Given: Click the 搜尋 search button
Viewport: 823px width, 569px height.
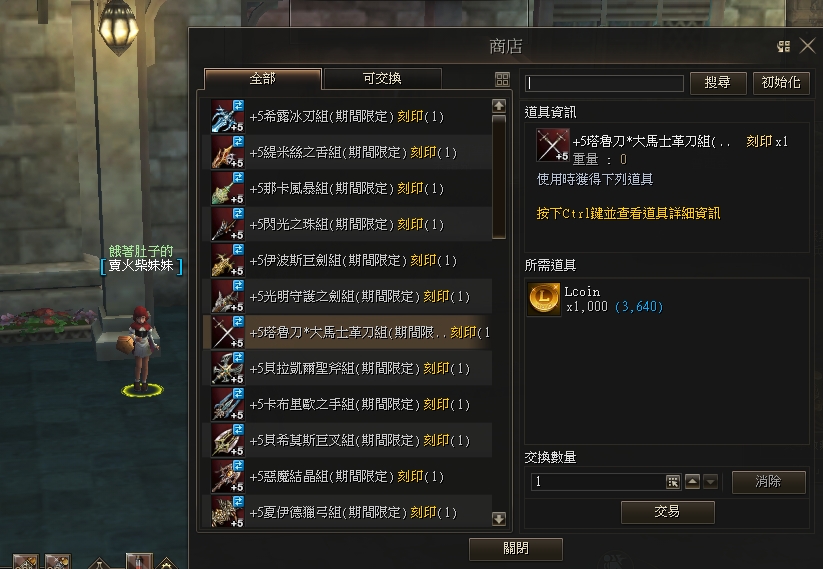Looking at the screenshot, I should click(718, 83).
